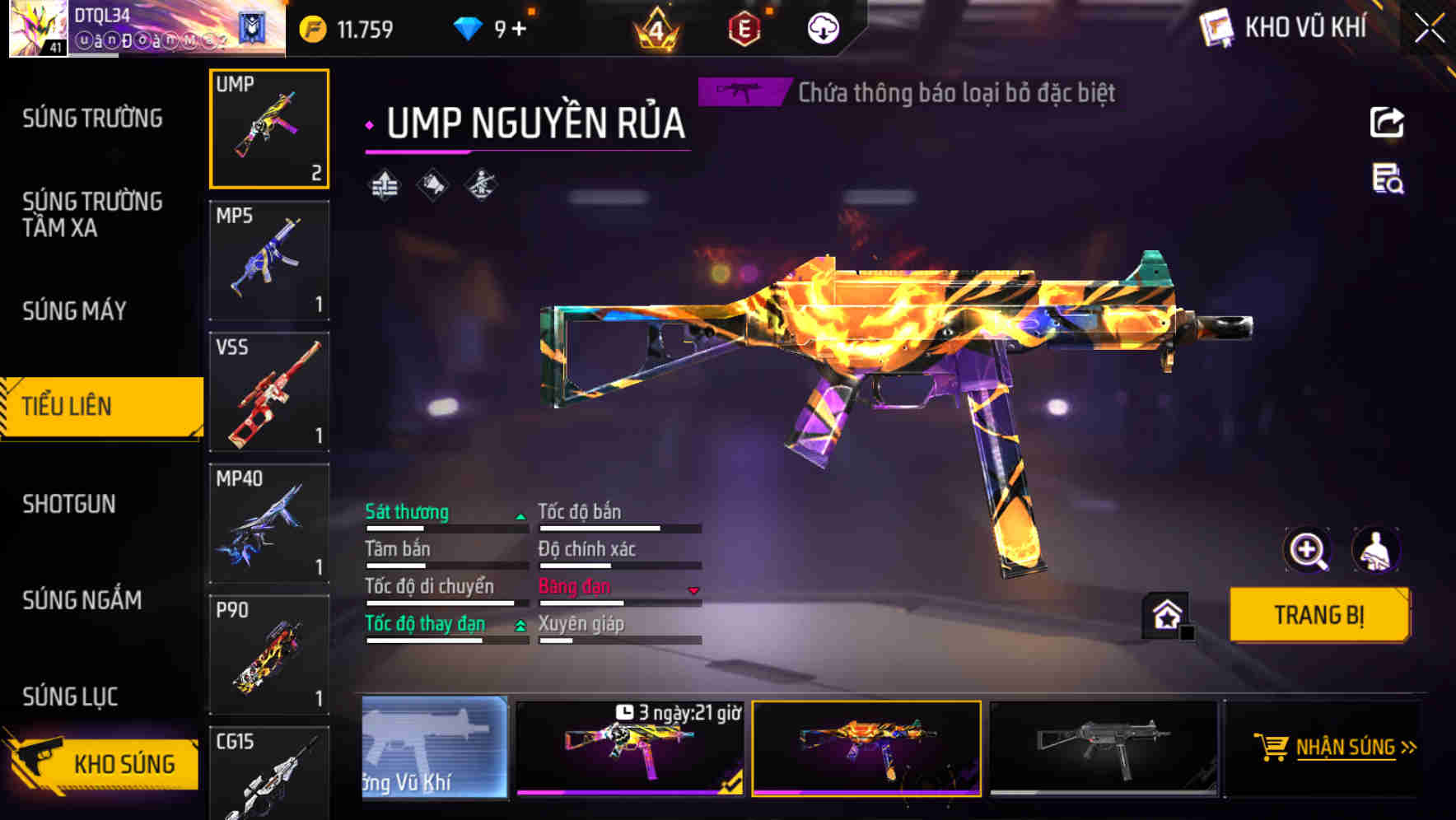1456x820 pixels.
Task: Choose the default gray UMP skin
Action: click(1104, 748)
